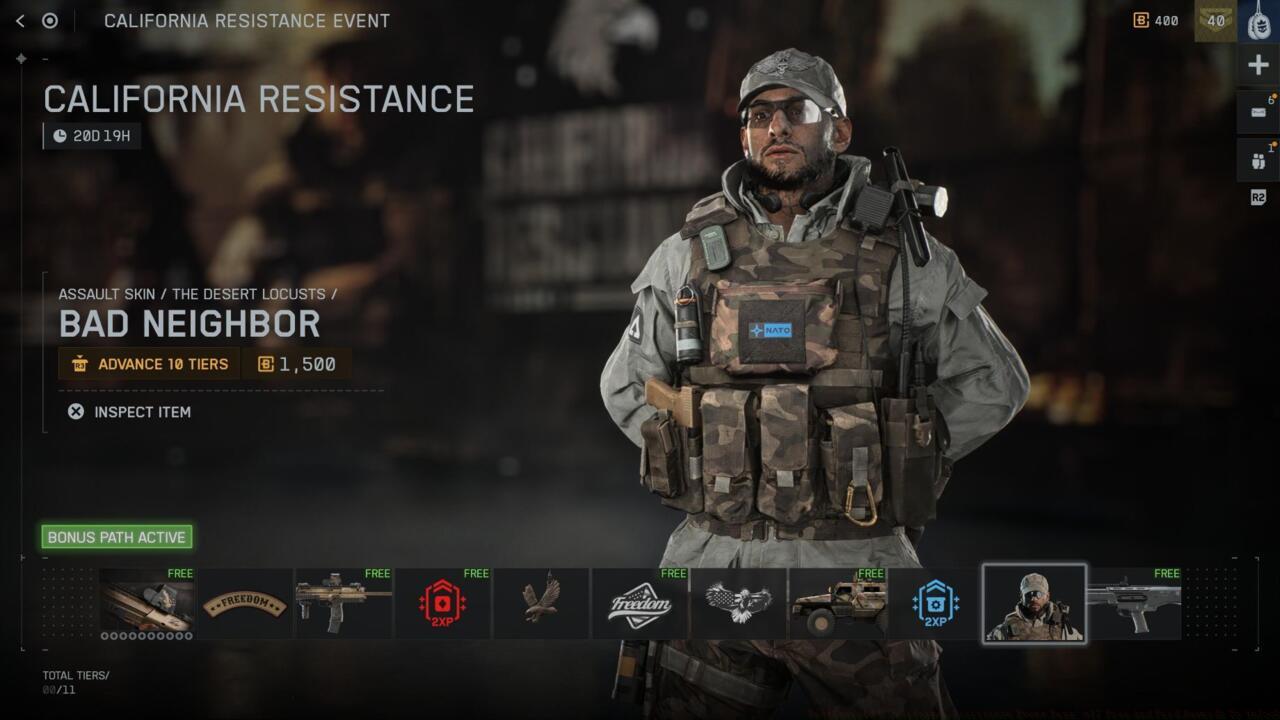
Task: Choose the free submachine gun reward tile
Action: click(x=343, y=604)
